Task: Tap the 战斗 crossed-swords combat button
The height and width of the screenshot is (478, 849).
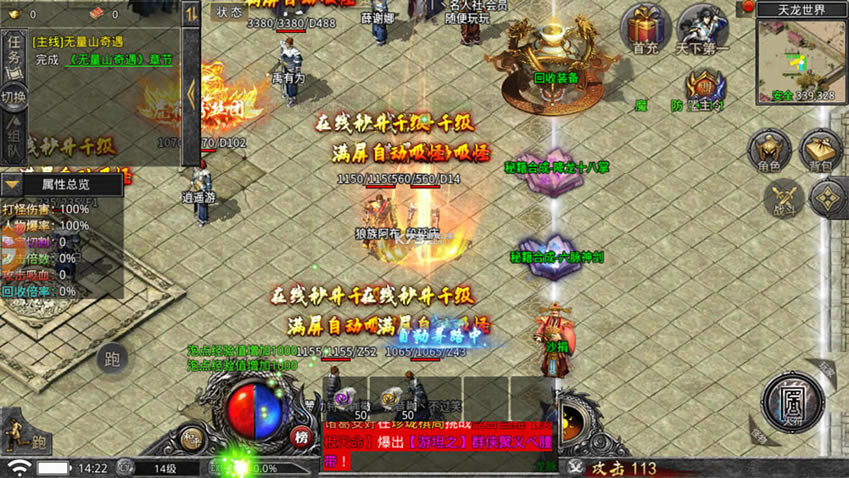Action: tap(782, 199)
